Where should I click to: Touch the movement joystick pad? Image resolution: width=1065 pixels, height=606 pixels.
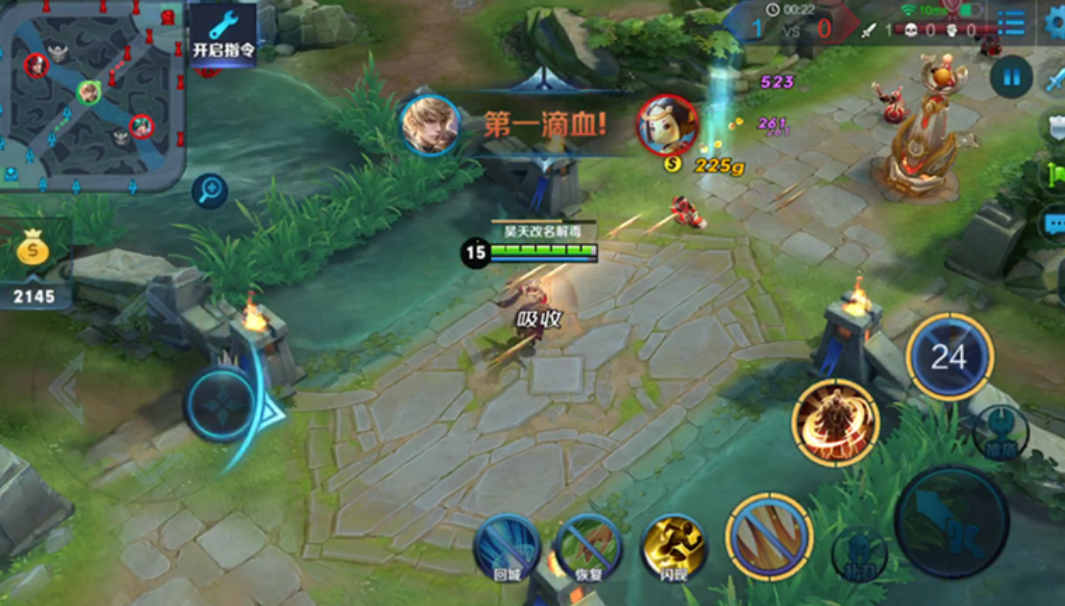point(222,405)
